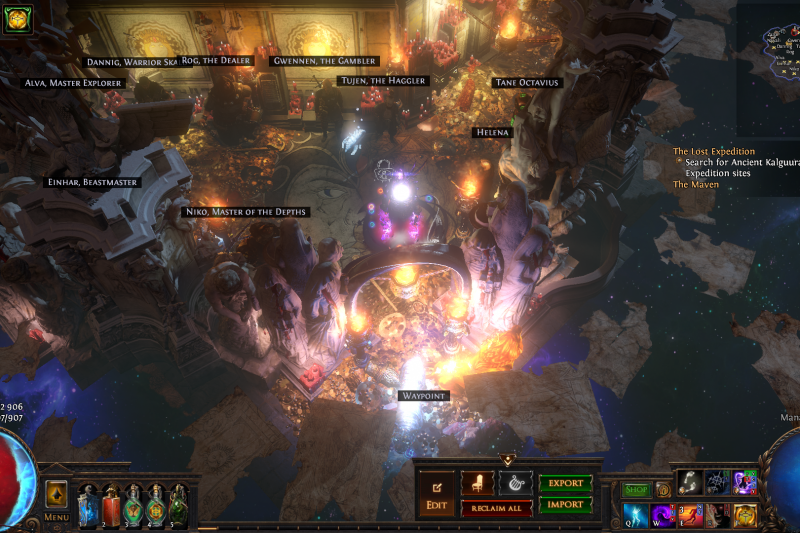The width and height of the screenshot is (800, 533).
Task: Open the Menu button
Action: 56,497
